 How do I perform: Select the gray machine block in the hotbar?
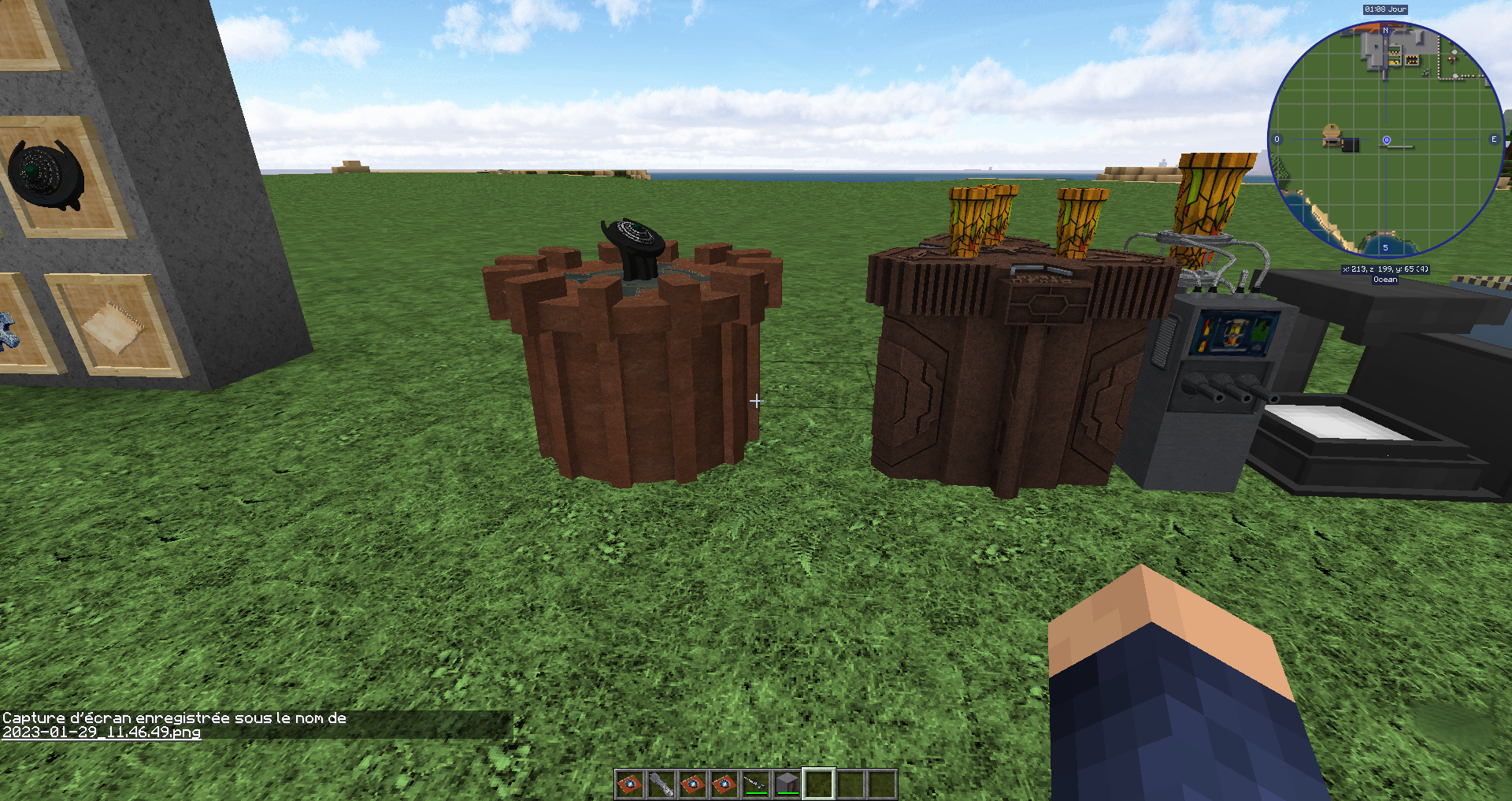click(x=786, y=783)
